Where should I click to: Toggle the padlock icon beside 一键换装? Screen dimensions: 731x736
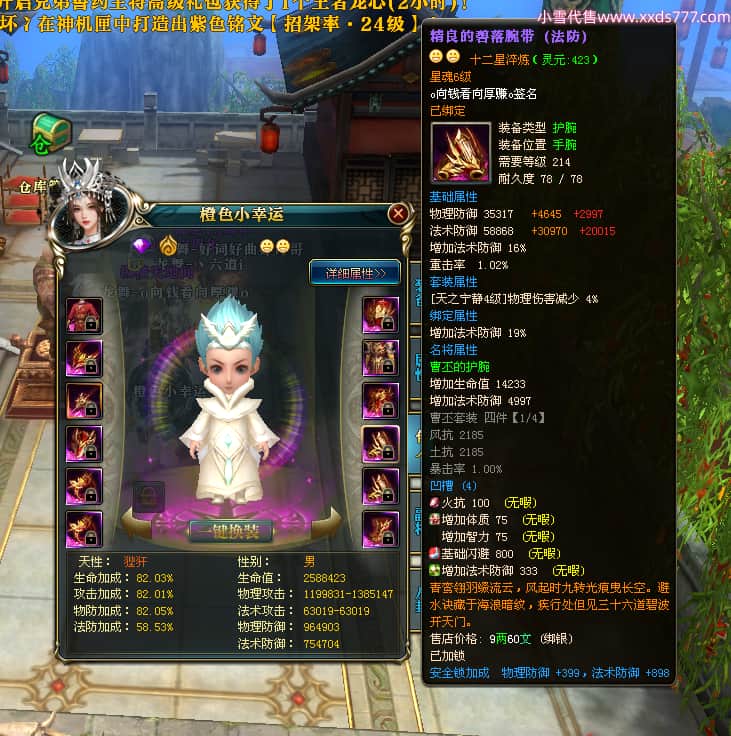(149, 496)
